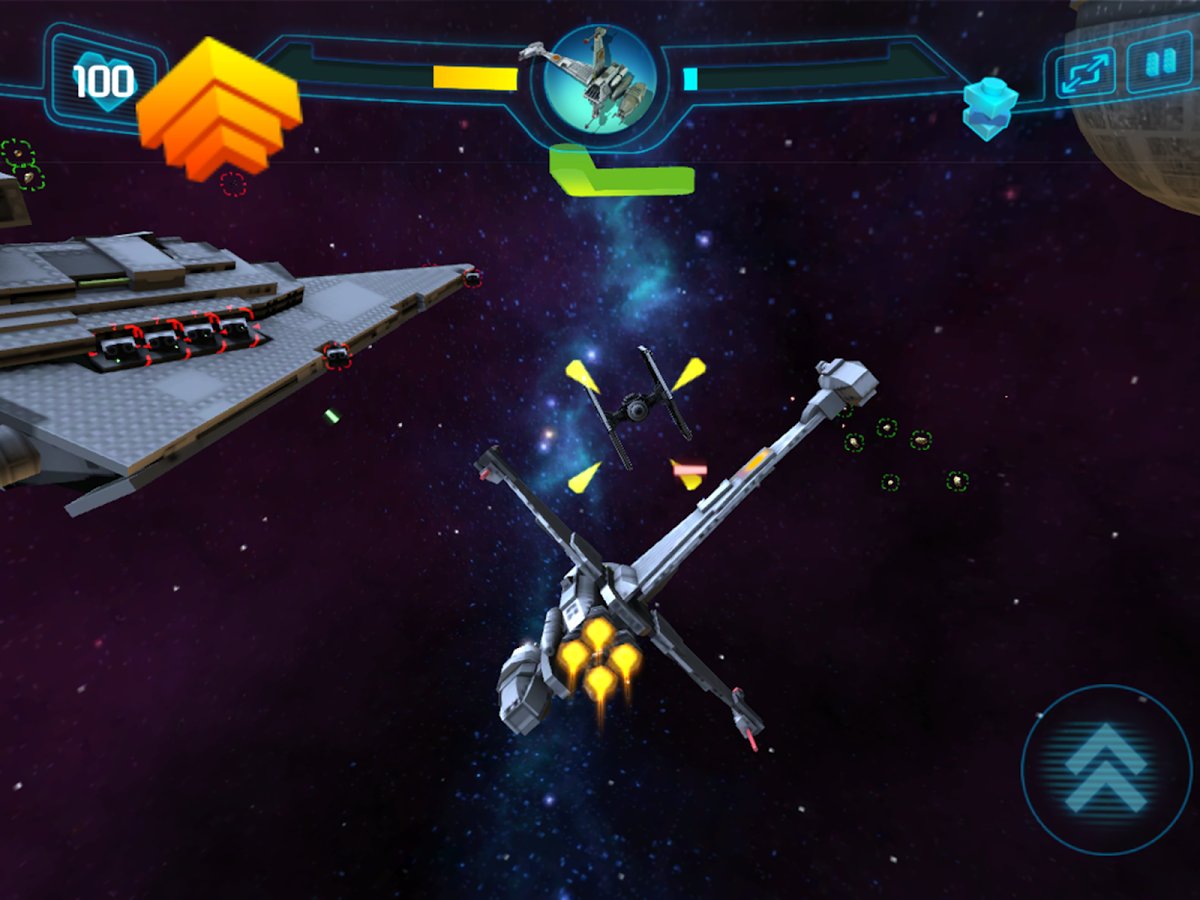Select the B-wing ship portrait

click(x=601, y=80)
